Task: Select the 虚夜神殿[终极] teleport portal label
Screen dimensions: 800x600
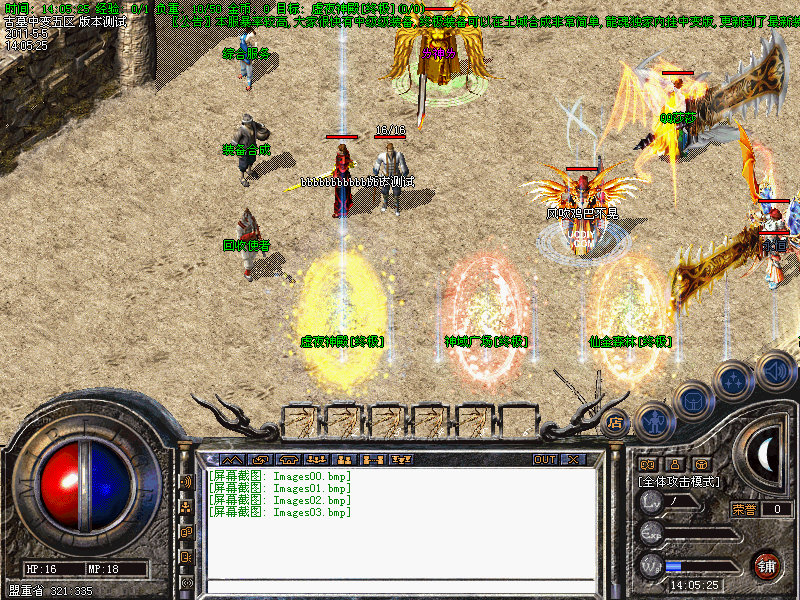Action: [x=342, y=342]
